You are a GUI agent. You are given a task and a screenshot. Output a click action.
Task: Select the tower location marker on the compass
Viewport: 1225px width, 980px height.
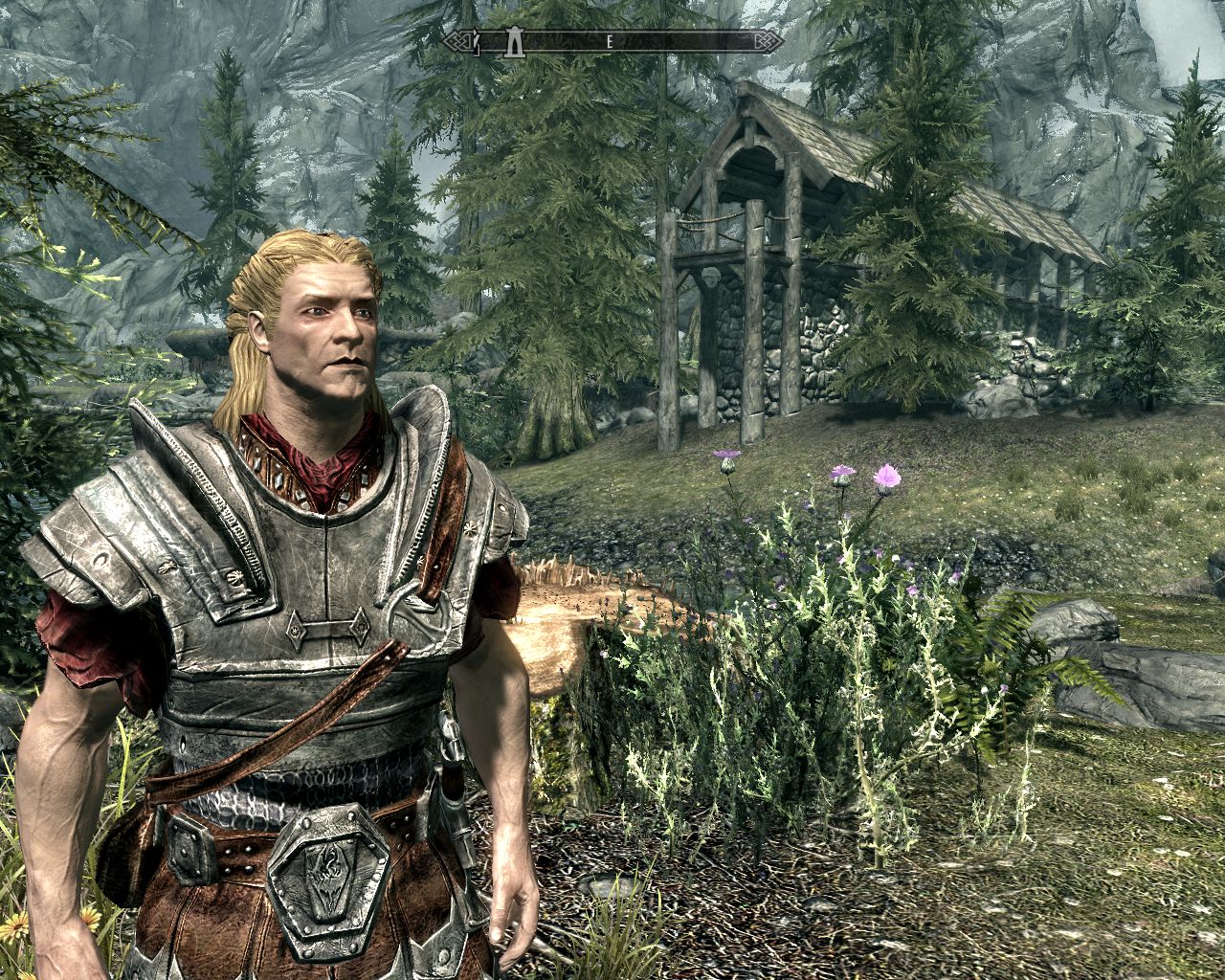(x=515, y=41)
